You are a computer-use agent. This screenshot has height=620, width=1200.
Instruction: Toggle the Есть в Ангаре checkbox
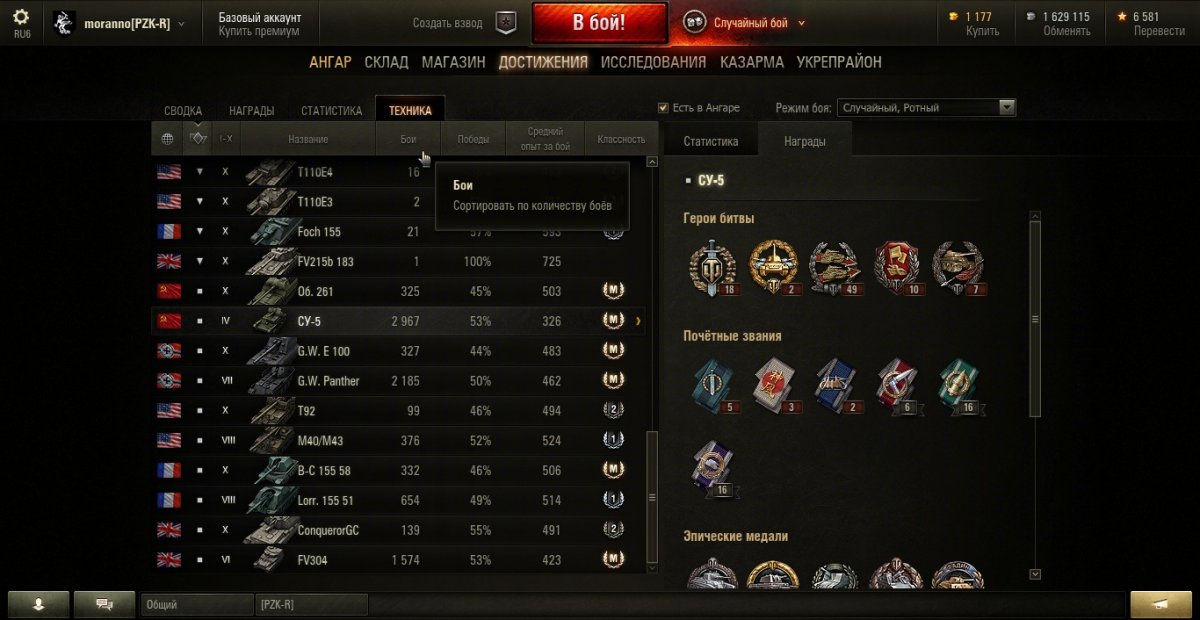click(663, 108)
